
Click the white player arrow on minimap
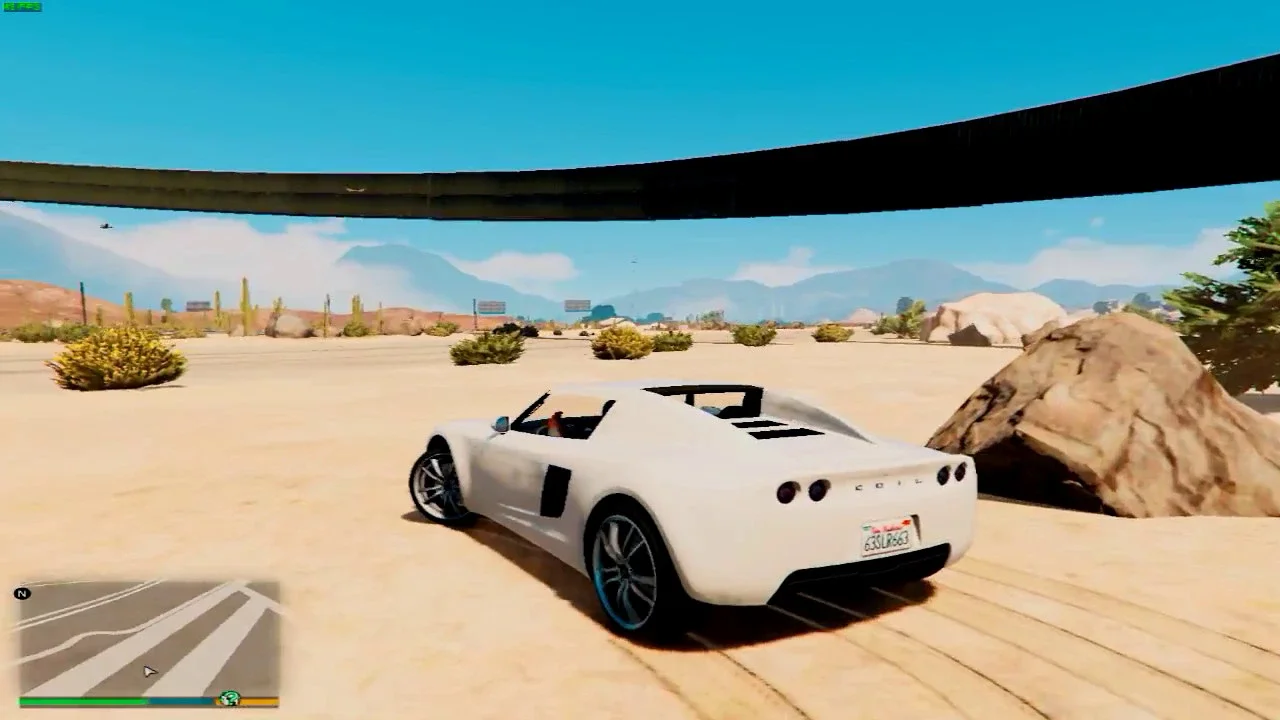tap(149, 672)
